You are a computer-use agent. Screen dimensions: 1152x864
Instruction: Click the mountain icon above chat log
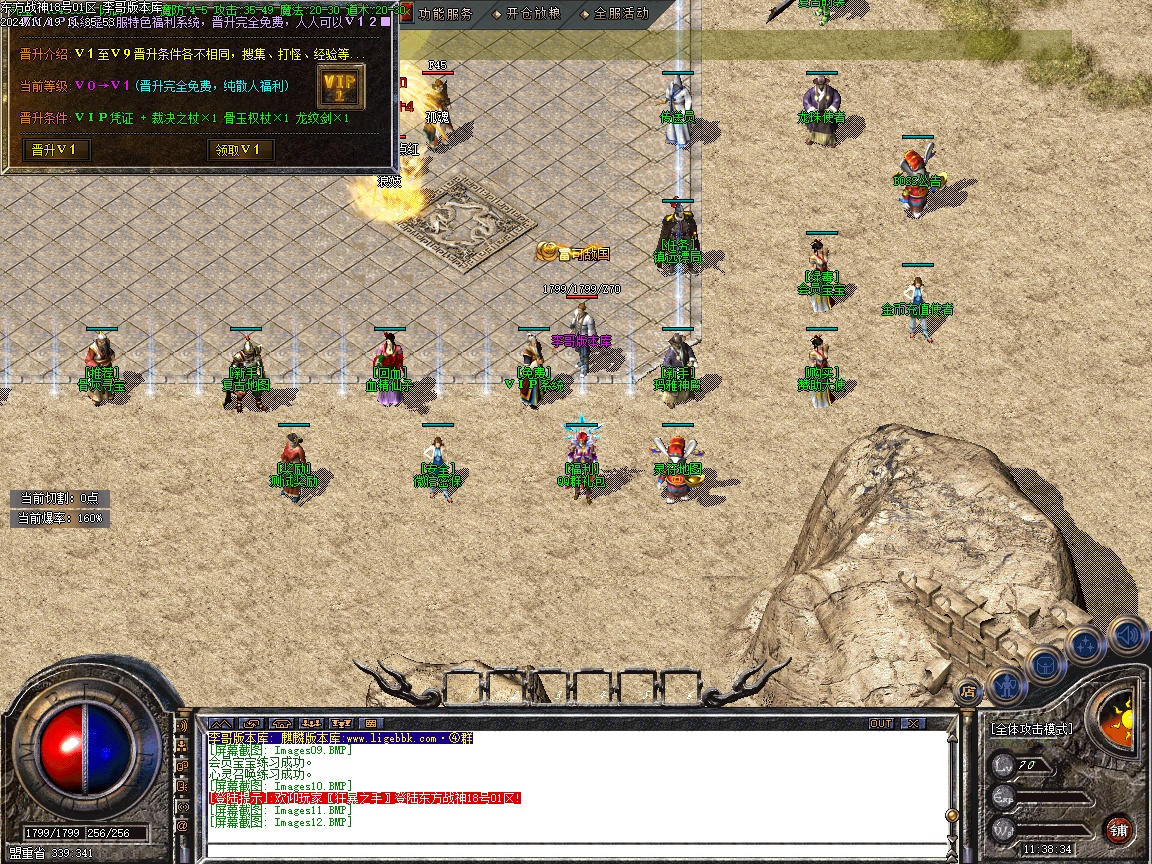coord(220,723)
